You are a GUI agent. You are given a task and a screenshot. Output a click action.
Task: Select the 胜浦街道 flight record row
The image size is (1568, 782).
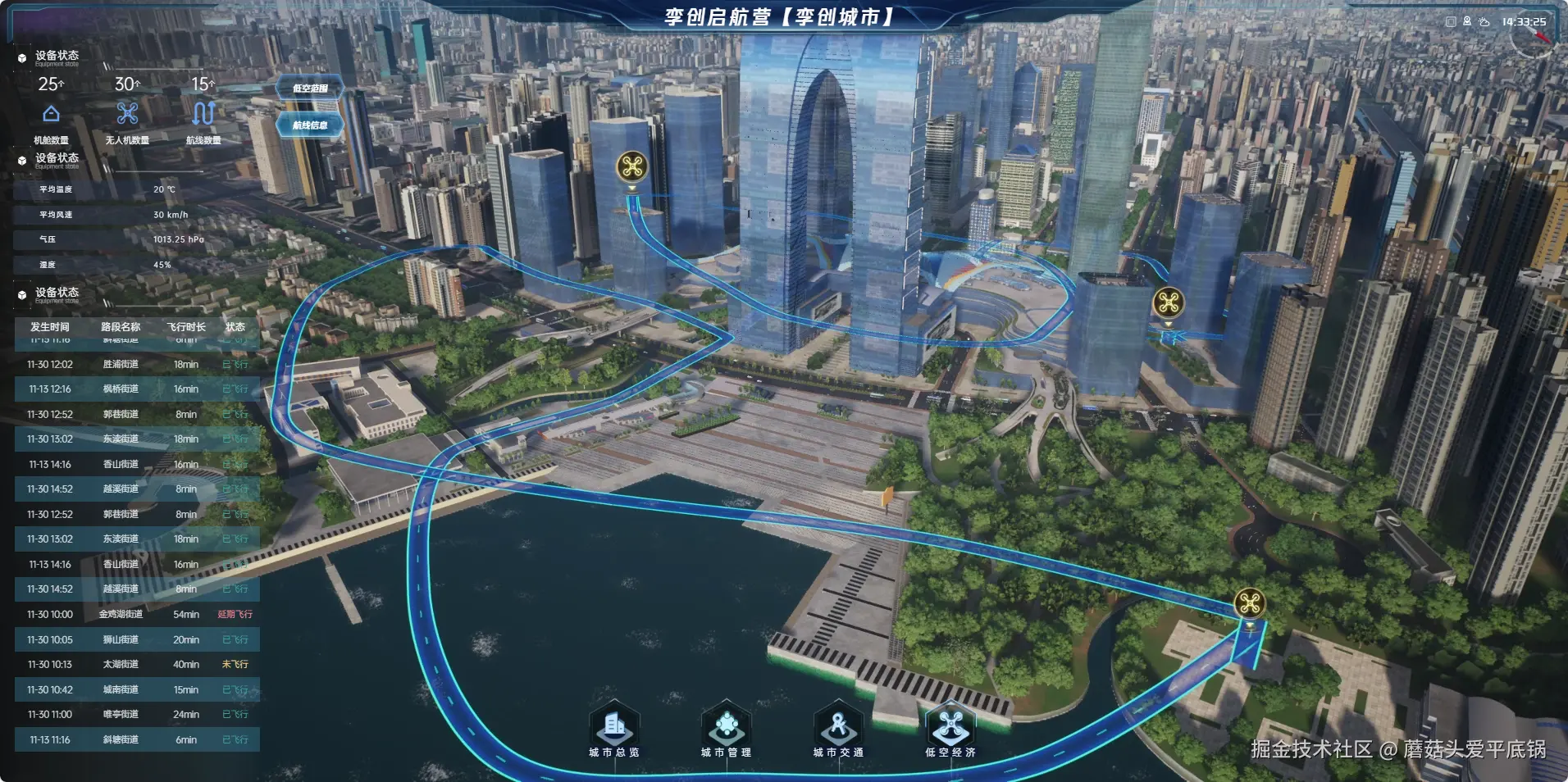(137, 365)
